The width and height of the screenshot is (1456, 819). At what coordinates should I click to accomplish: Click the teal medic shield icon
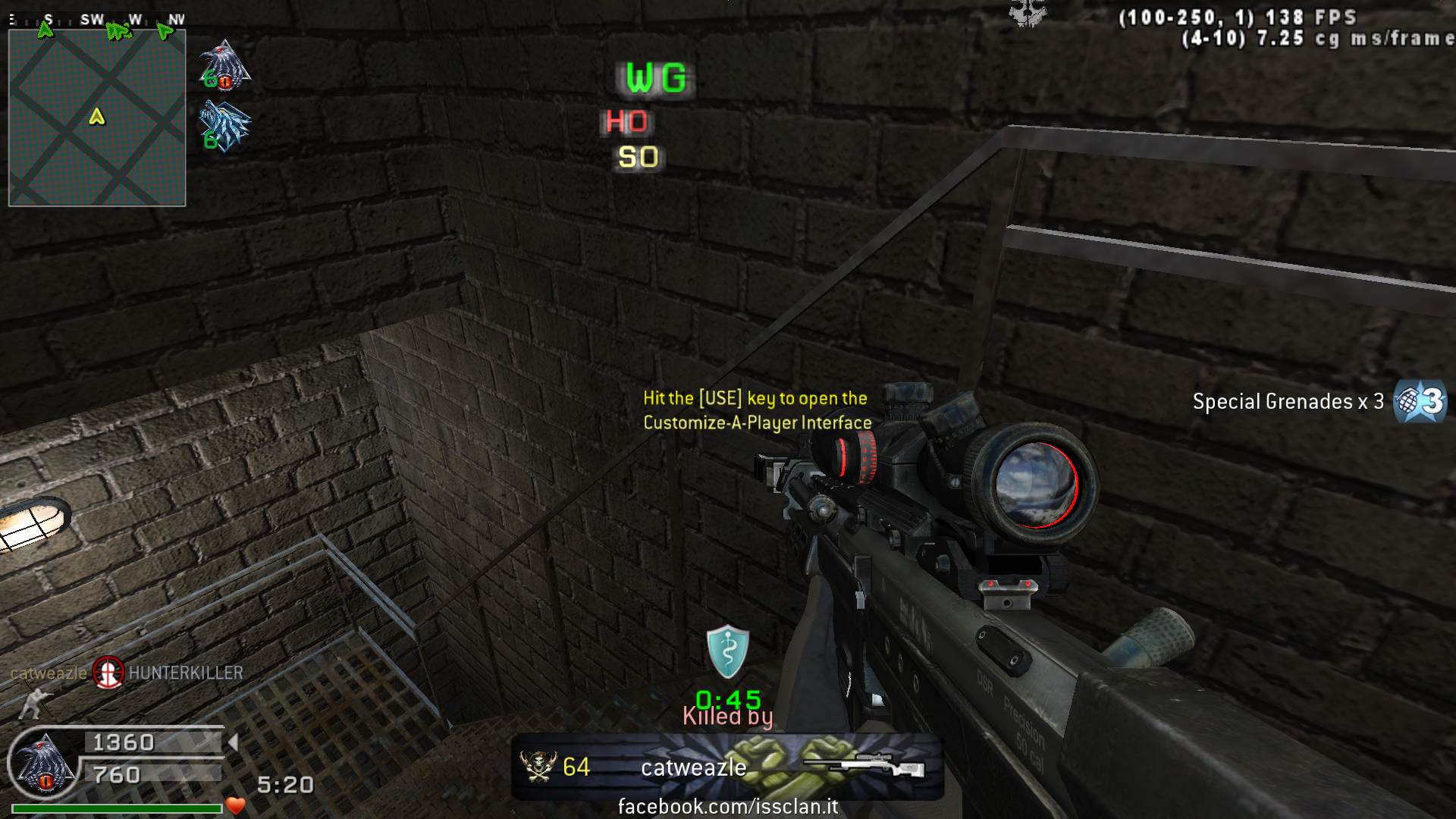[x=727, y=651]
